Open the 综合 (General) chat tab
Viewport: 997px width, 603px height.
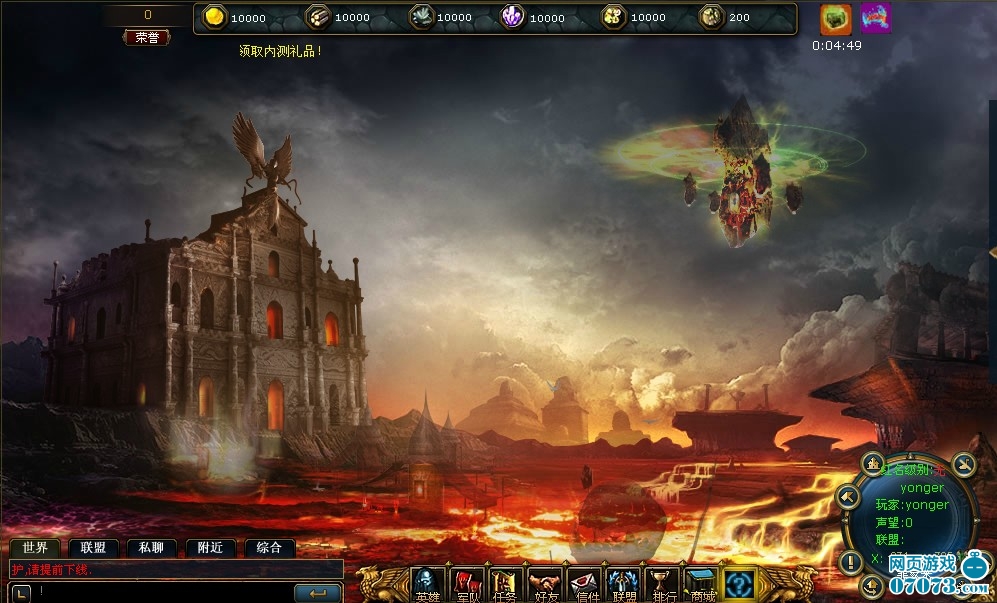click(268, 548)
